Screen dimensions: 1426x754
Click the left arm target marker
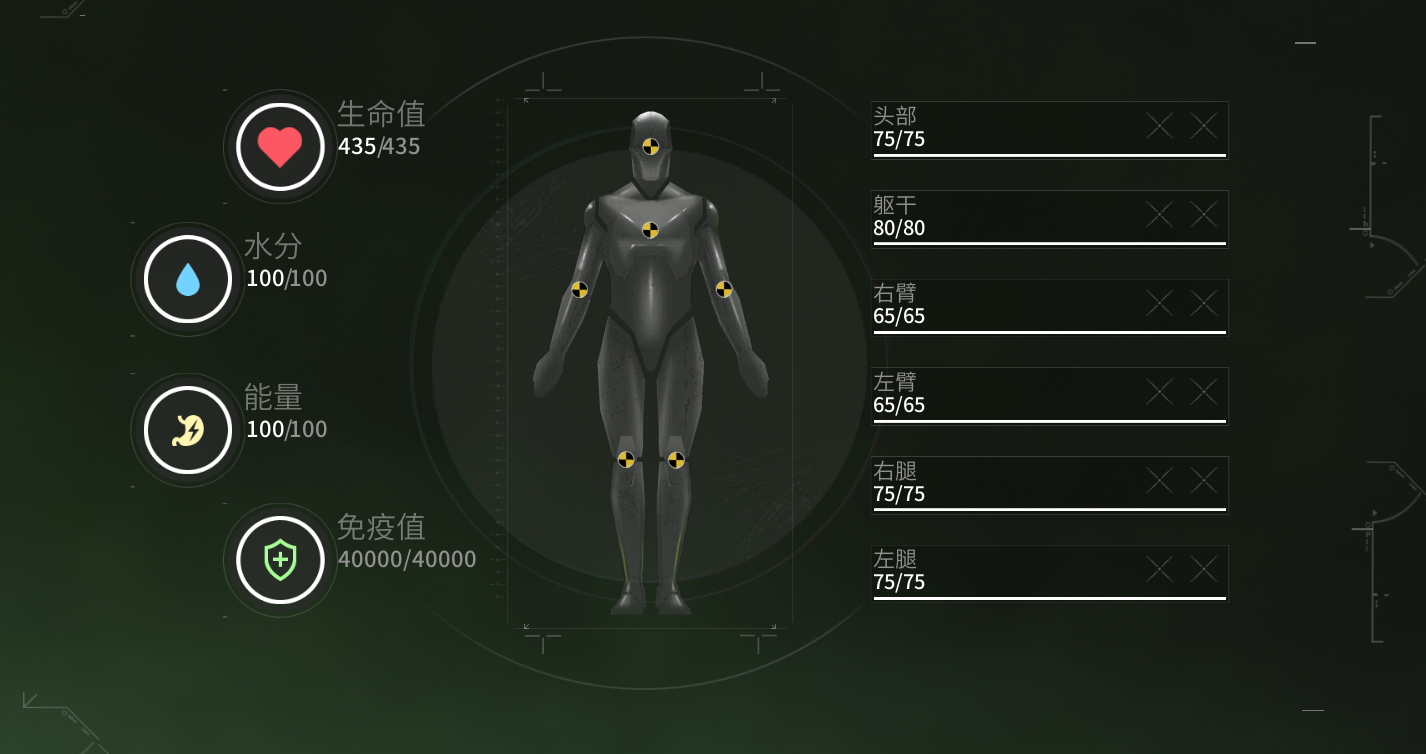(x=723, y=292)
